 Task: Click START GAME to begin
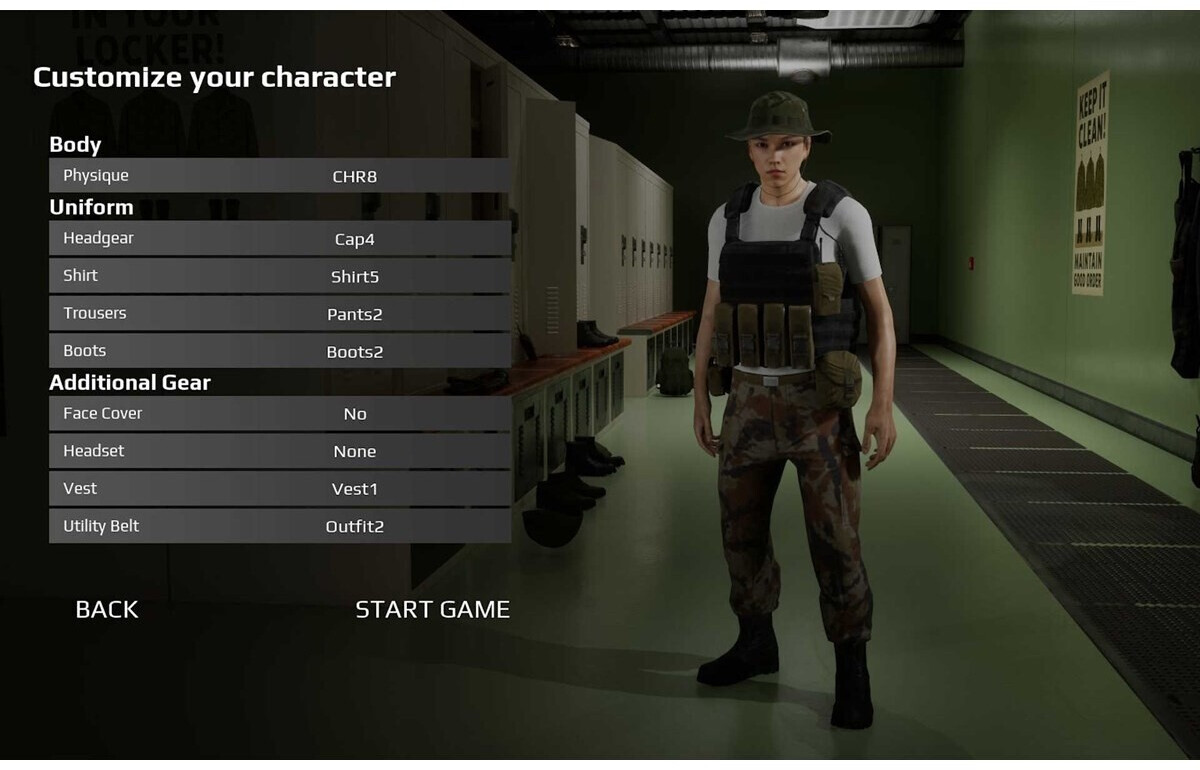pyautogui.click(x=432, y=609)
